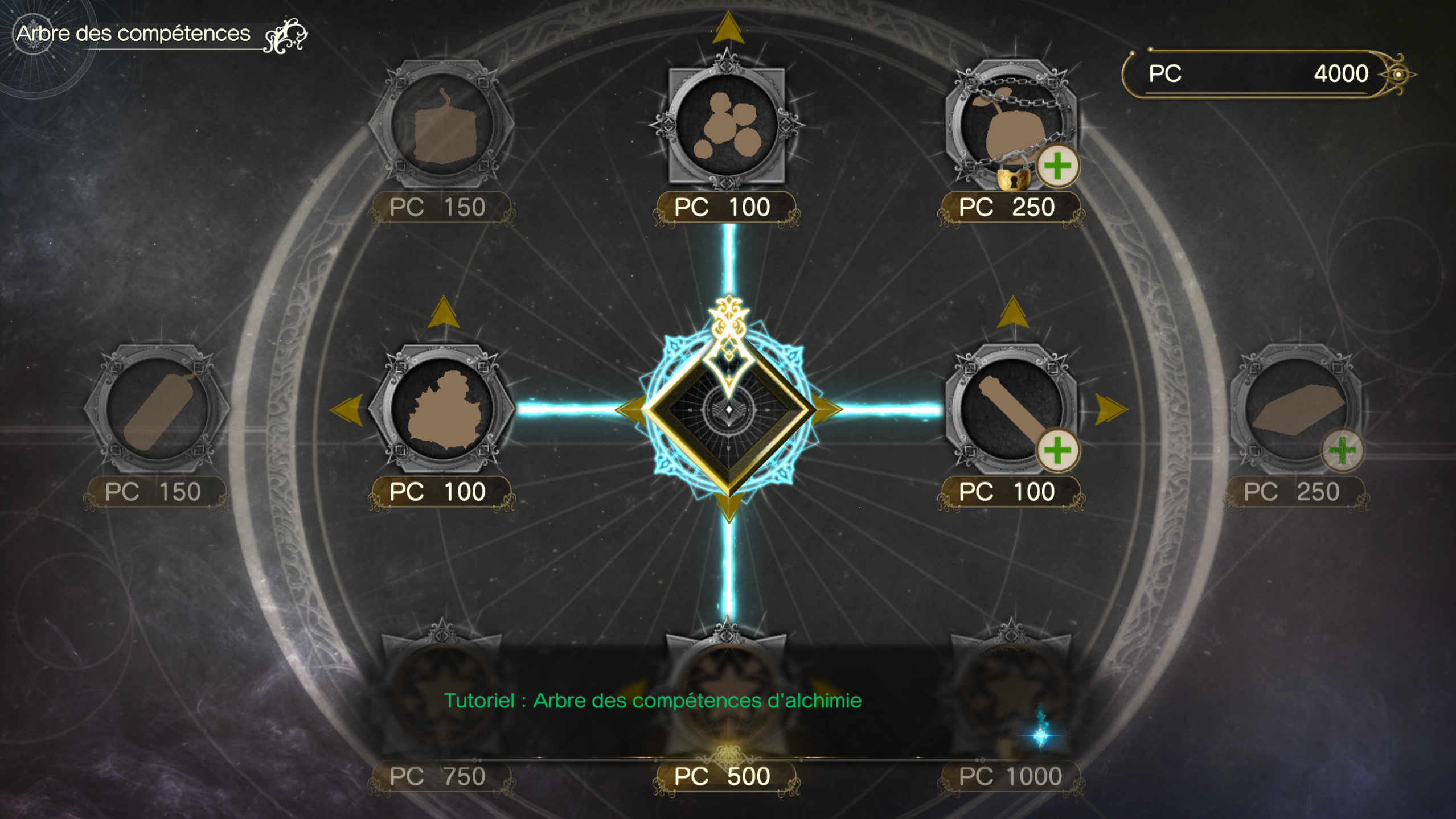Select the flat ingot silhouette PC 250 node
The height and width of the screenshot is (819, 1456).
1295,409
